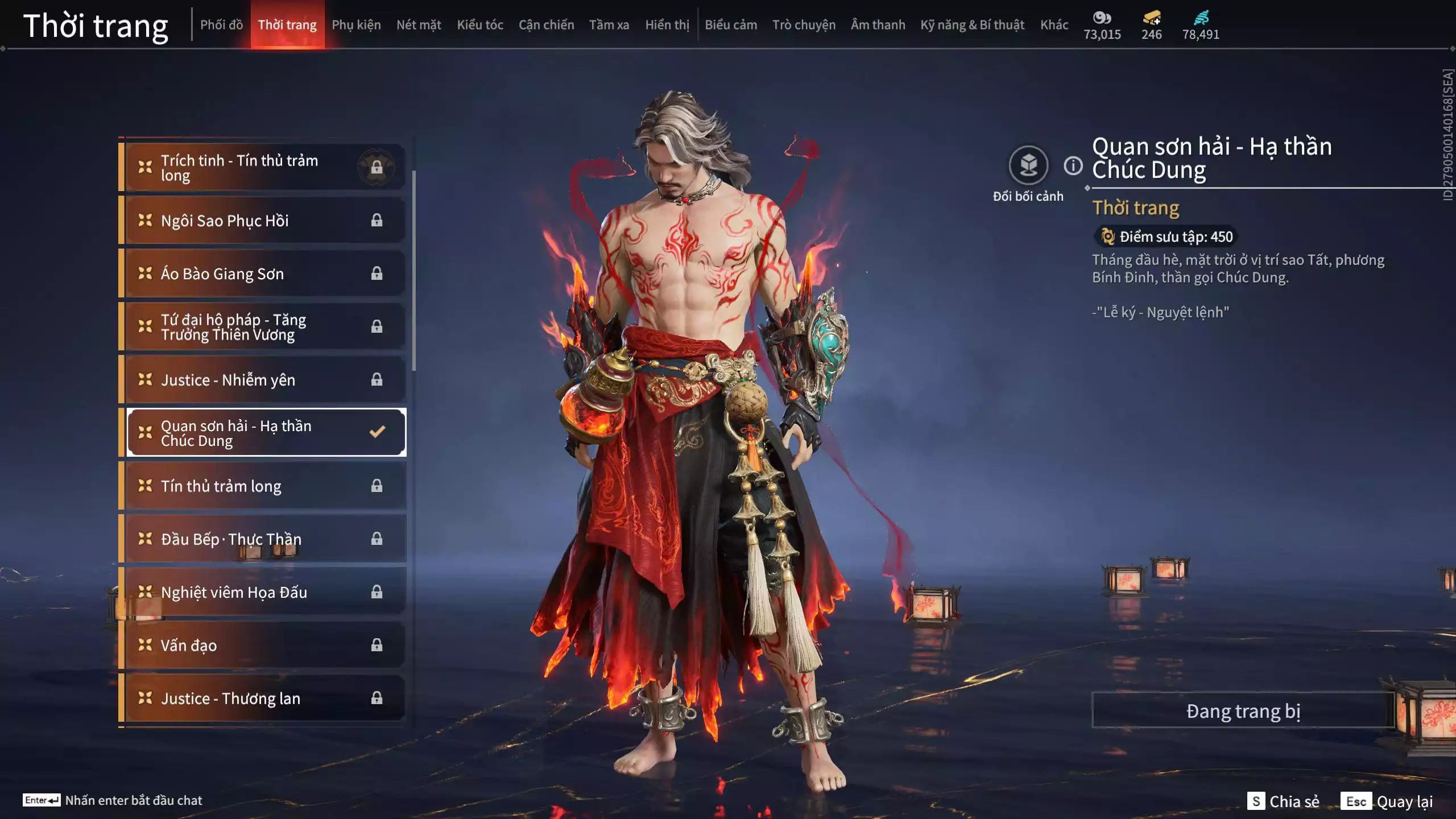Open the outfit info icon
Viewport: 1456px width, 819px height.
tap(1073, 166)
